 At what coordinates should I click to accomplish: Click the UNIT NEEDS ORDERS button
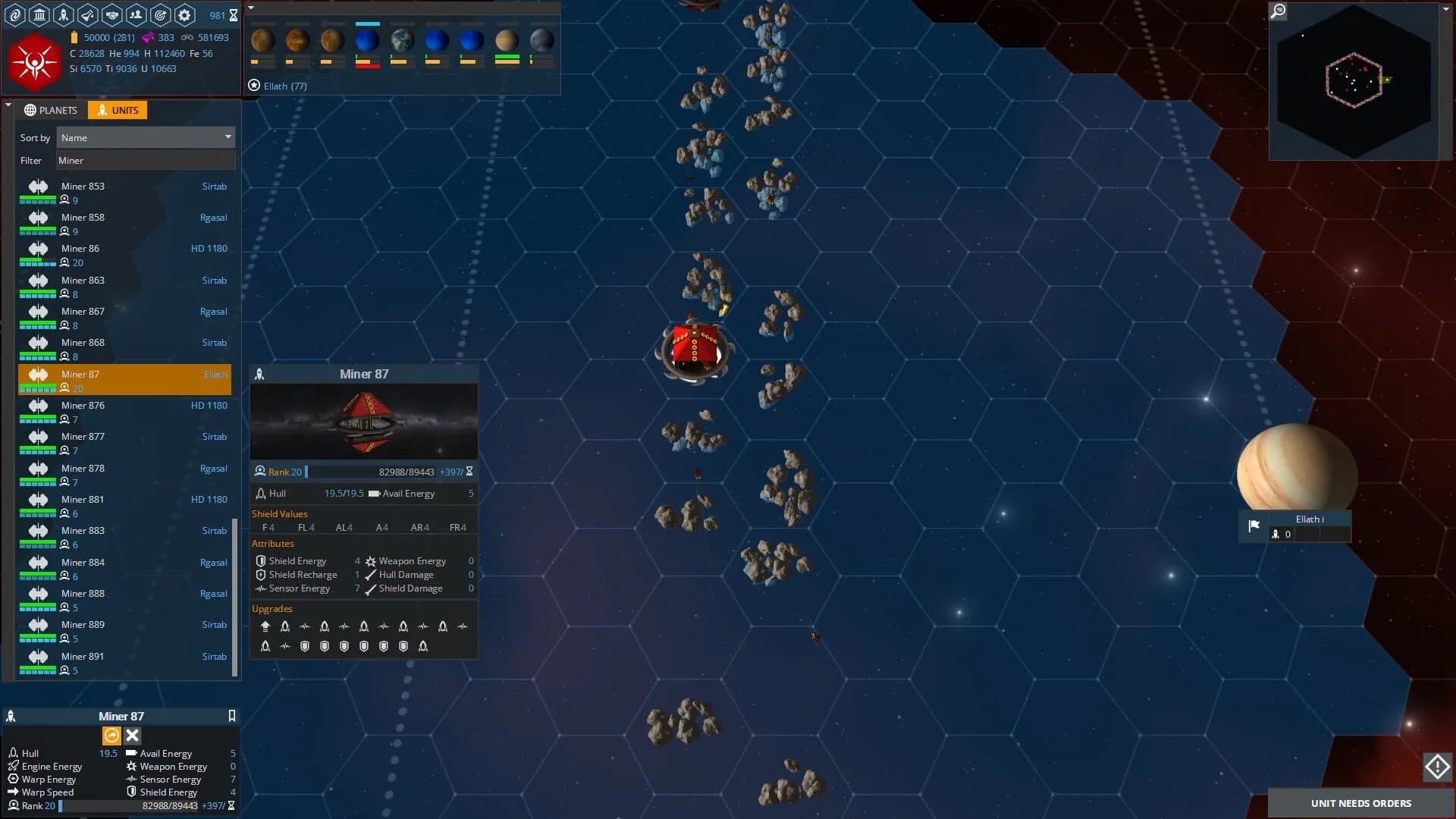click(x=1360, y=802)
